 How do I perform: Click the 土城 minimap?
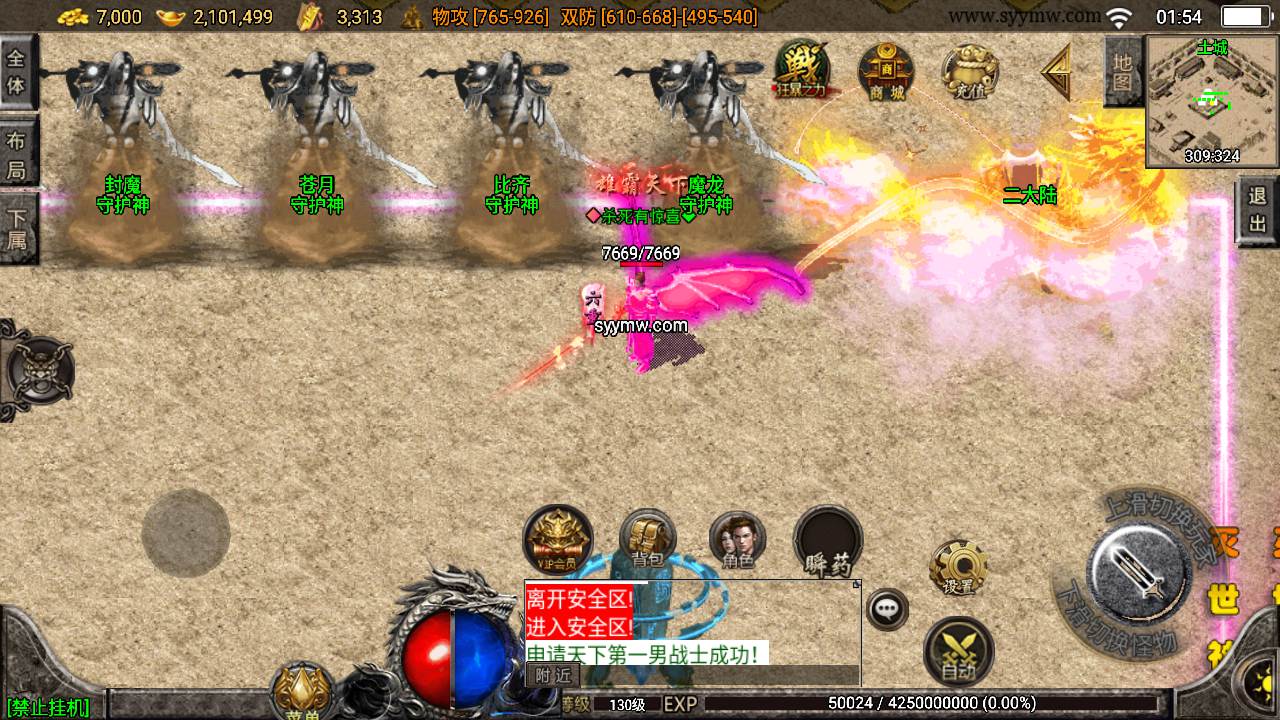click(1212, 101)
